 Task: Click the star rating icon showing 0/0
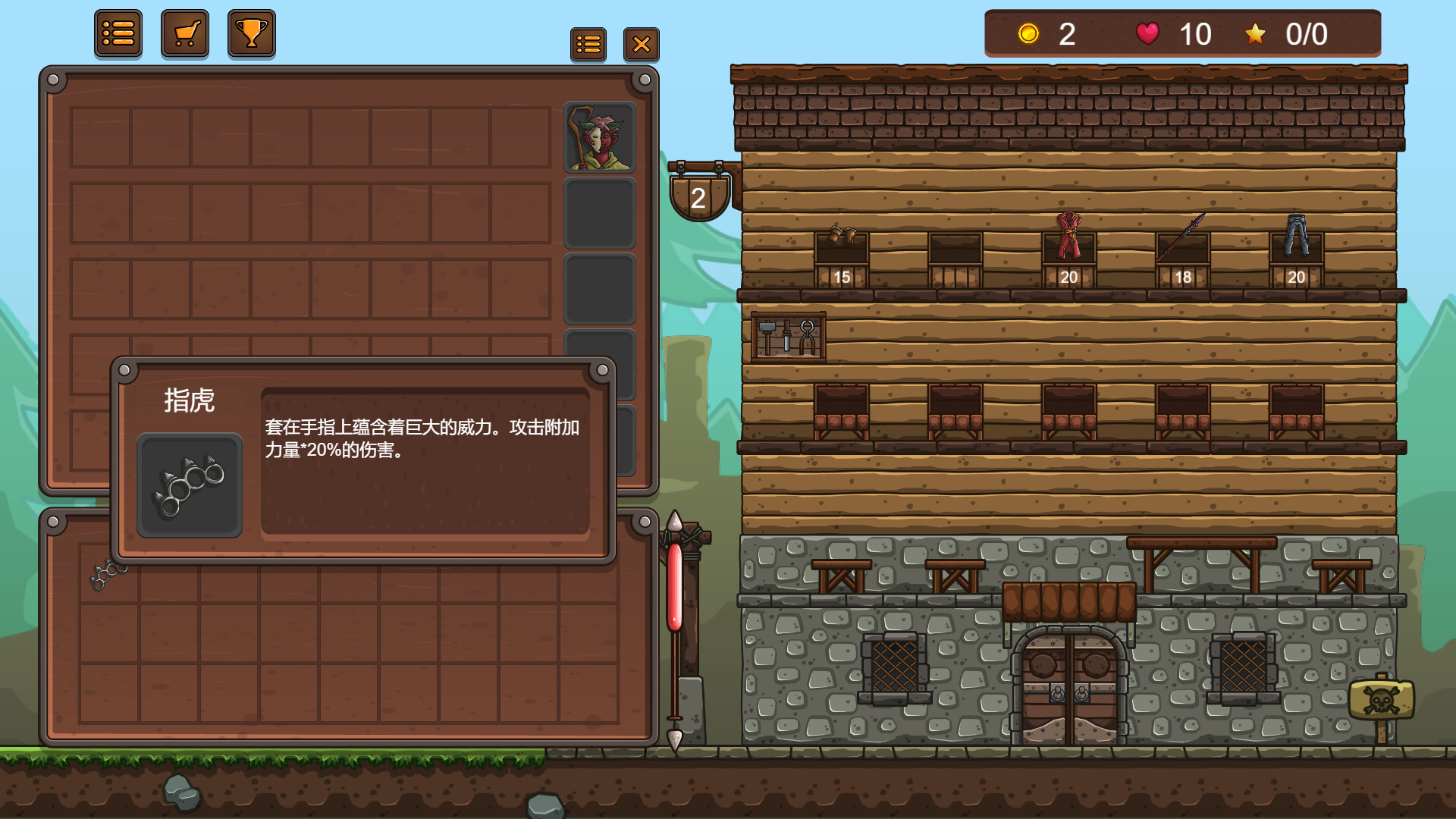(x=1256, y=33)
